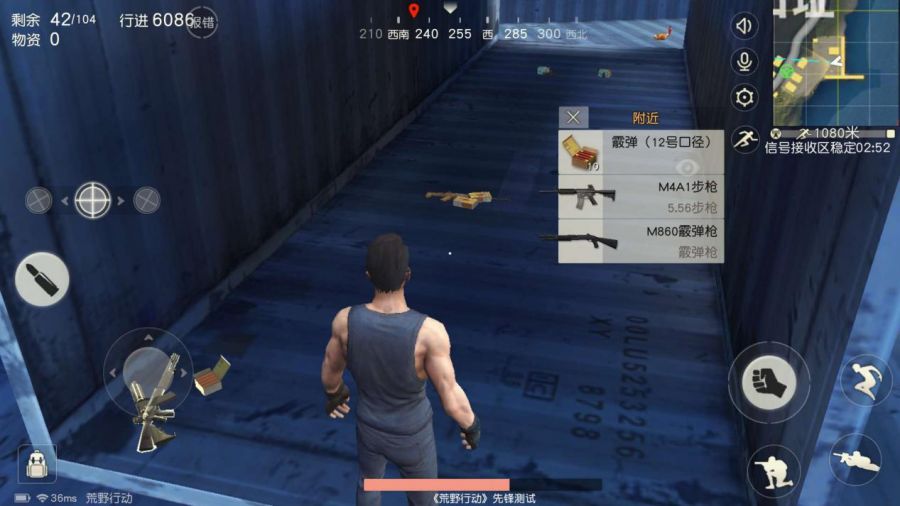
Task: Tap the bullet fire button
Action: click(42, 278)
